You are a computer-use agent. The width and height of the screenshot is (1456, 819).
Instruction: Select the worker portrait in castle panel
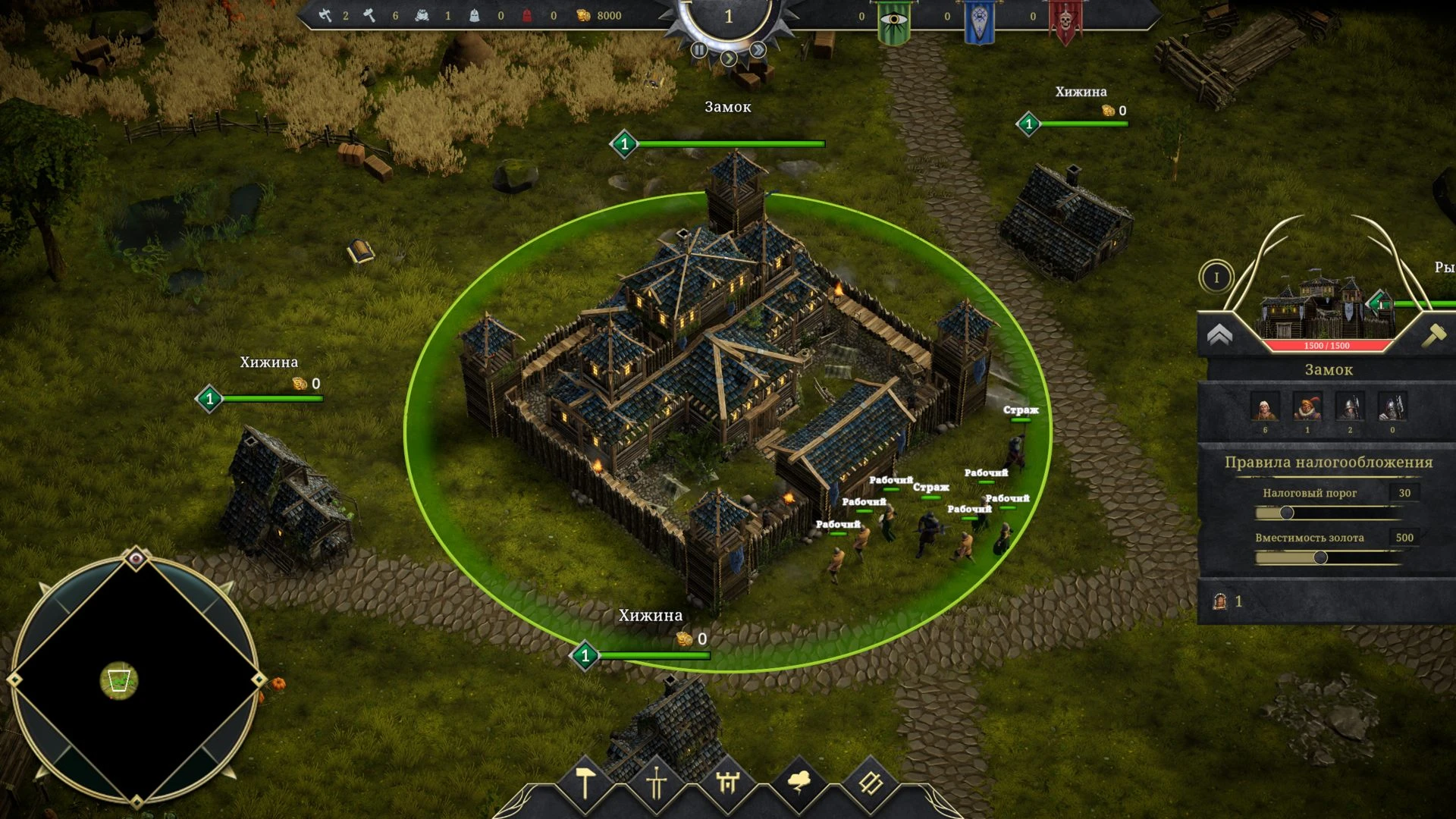pos(1264,408)
